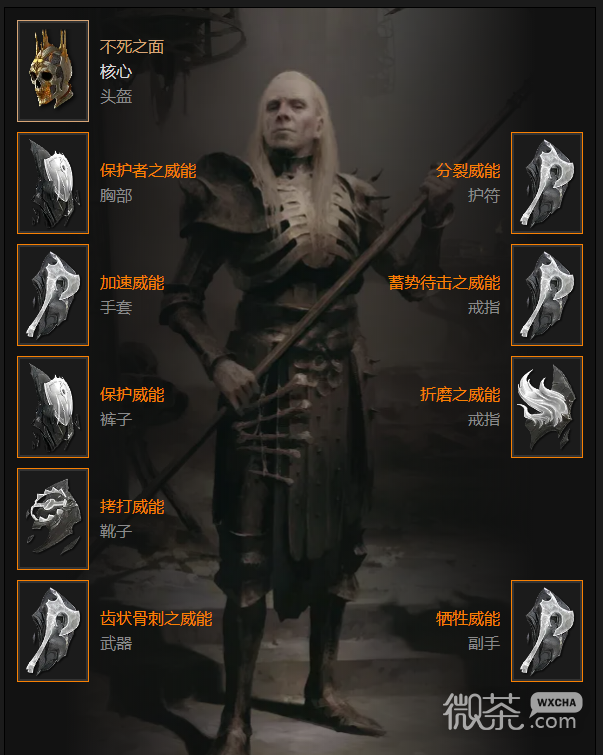Open the 牺牲威能 off-hand slot

(547, 631)
